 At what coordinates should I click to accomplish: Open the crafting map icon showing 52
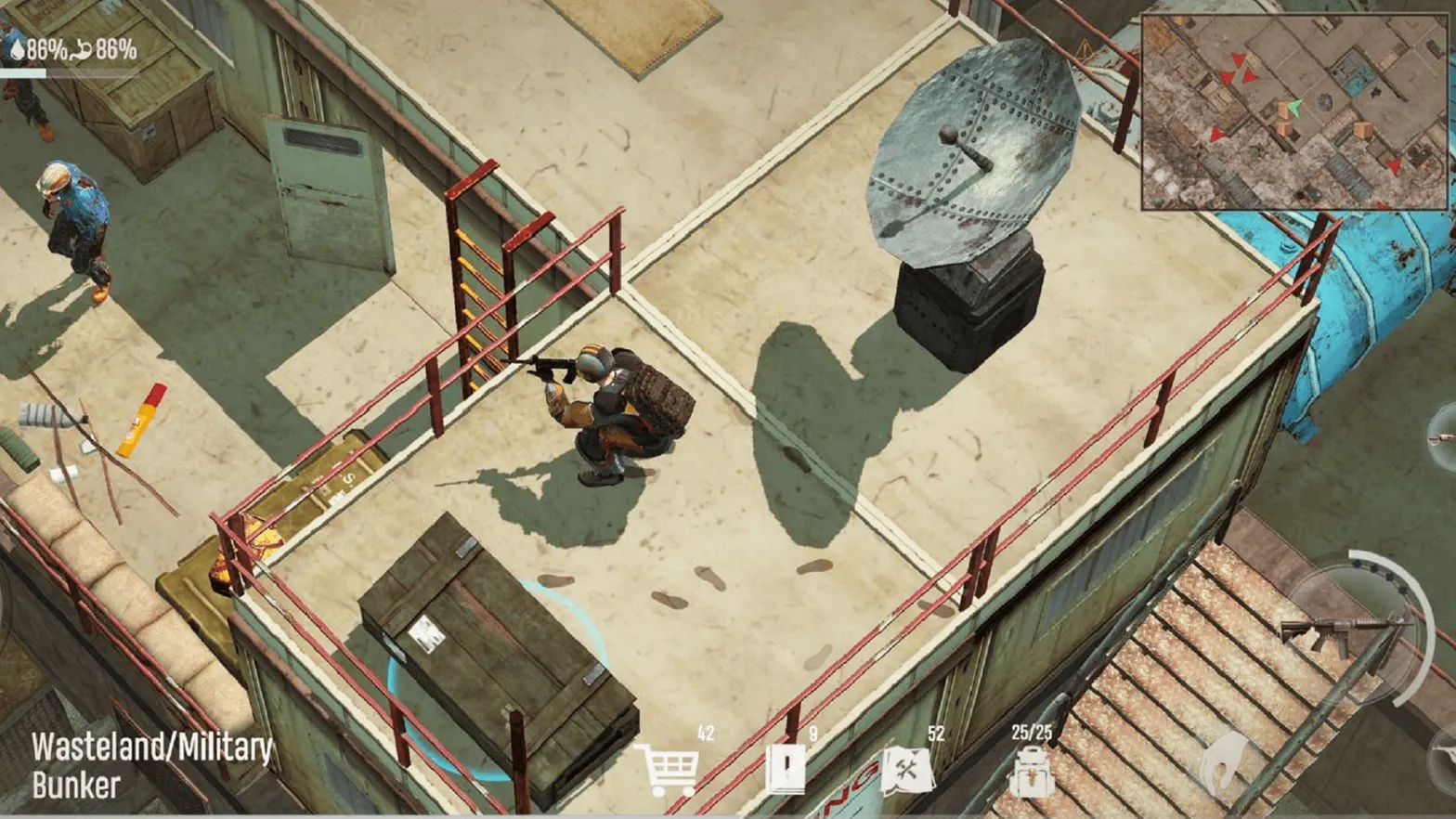point(905,767)
